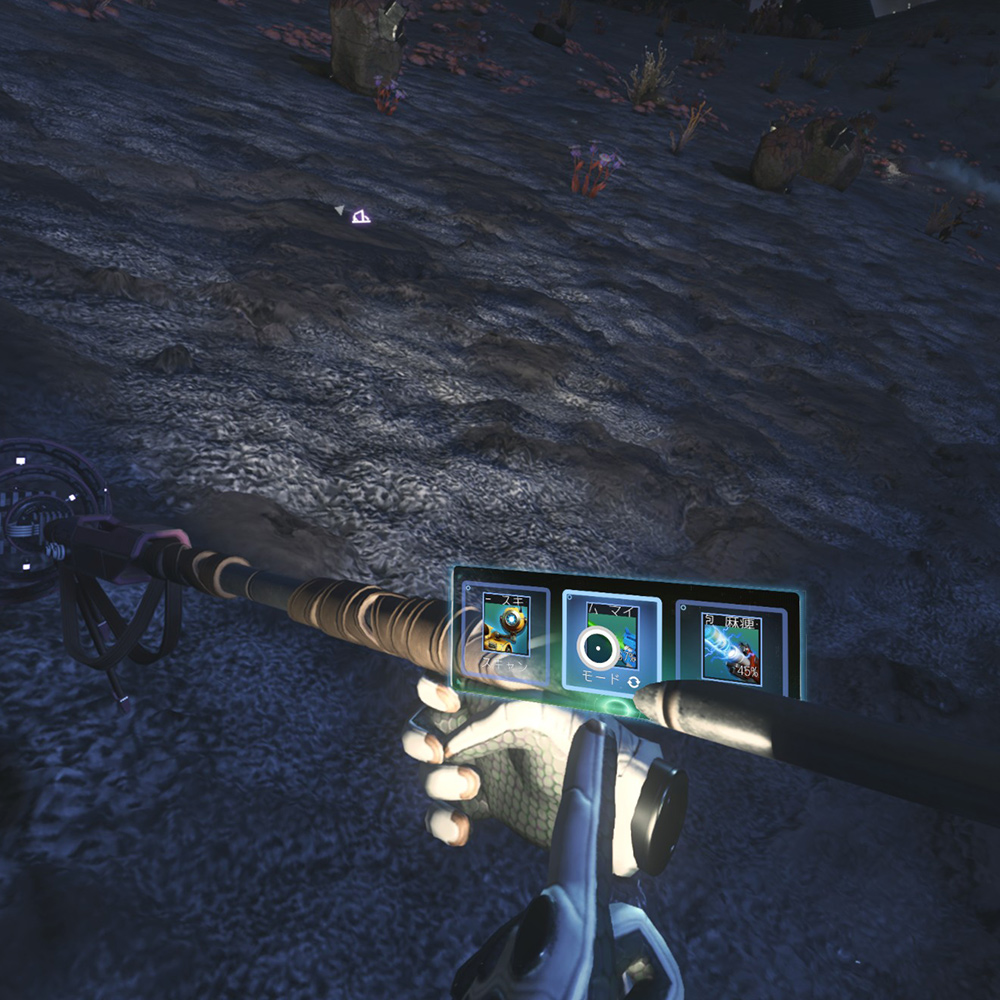Choose the paralysis weapon panel showing 45%
The height and width of the screenshot is (1000, 1000).
(x=730, y=647)
